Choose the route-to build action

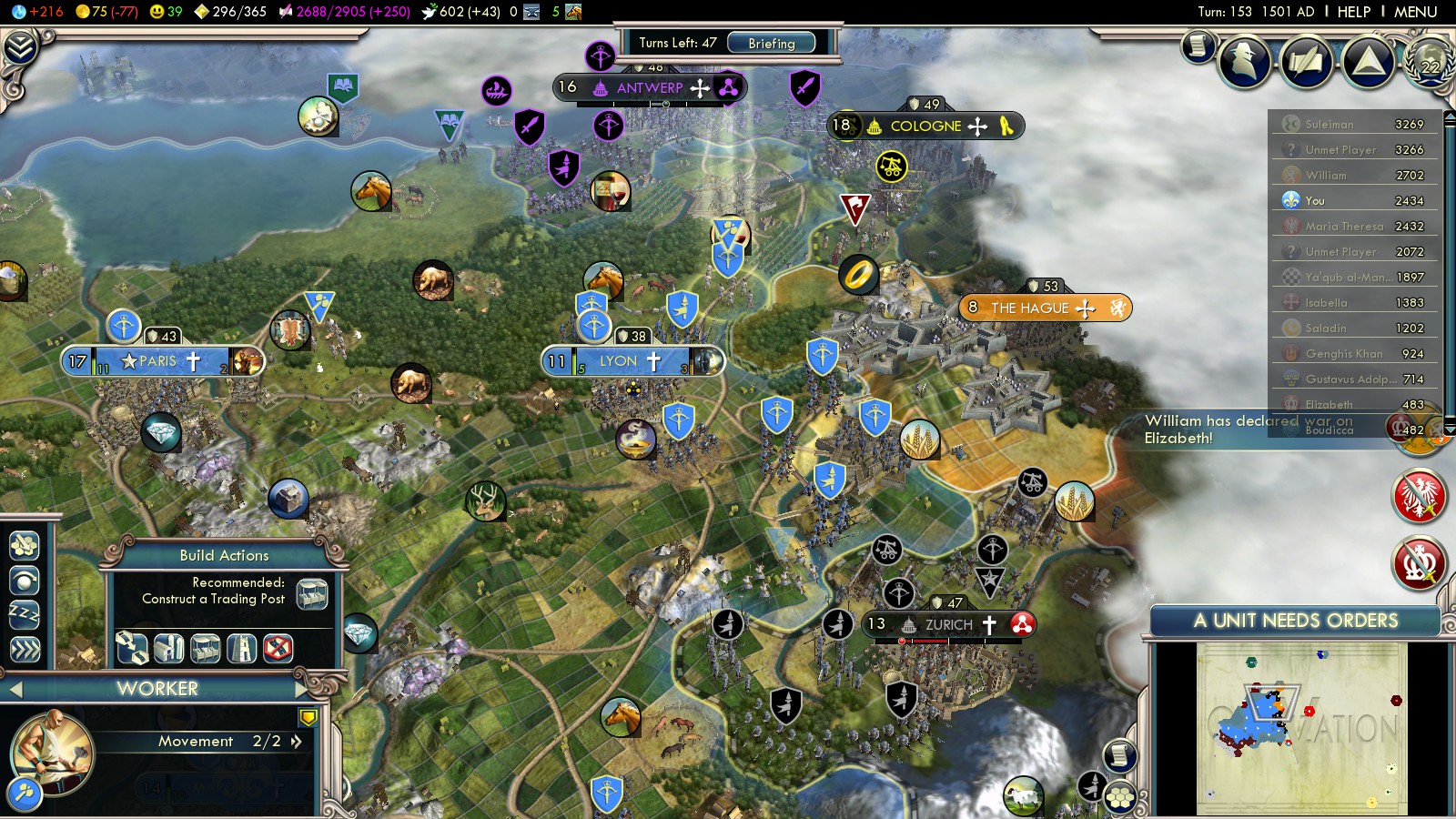132,648
